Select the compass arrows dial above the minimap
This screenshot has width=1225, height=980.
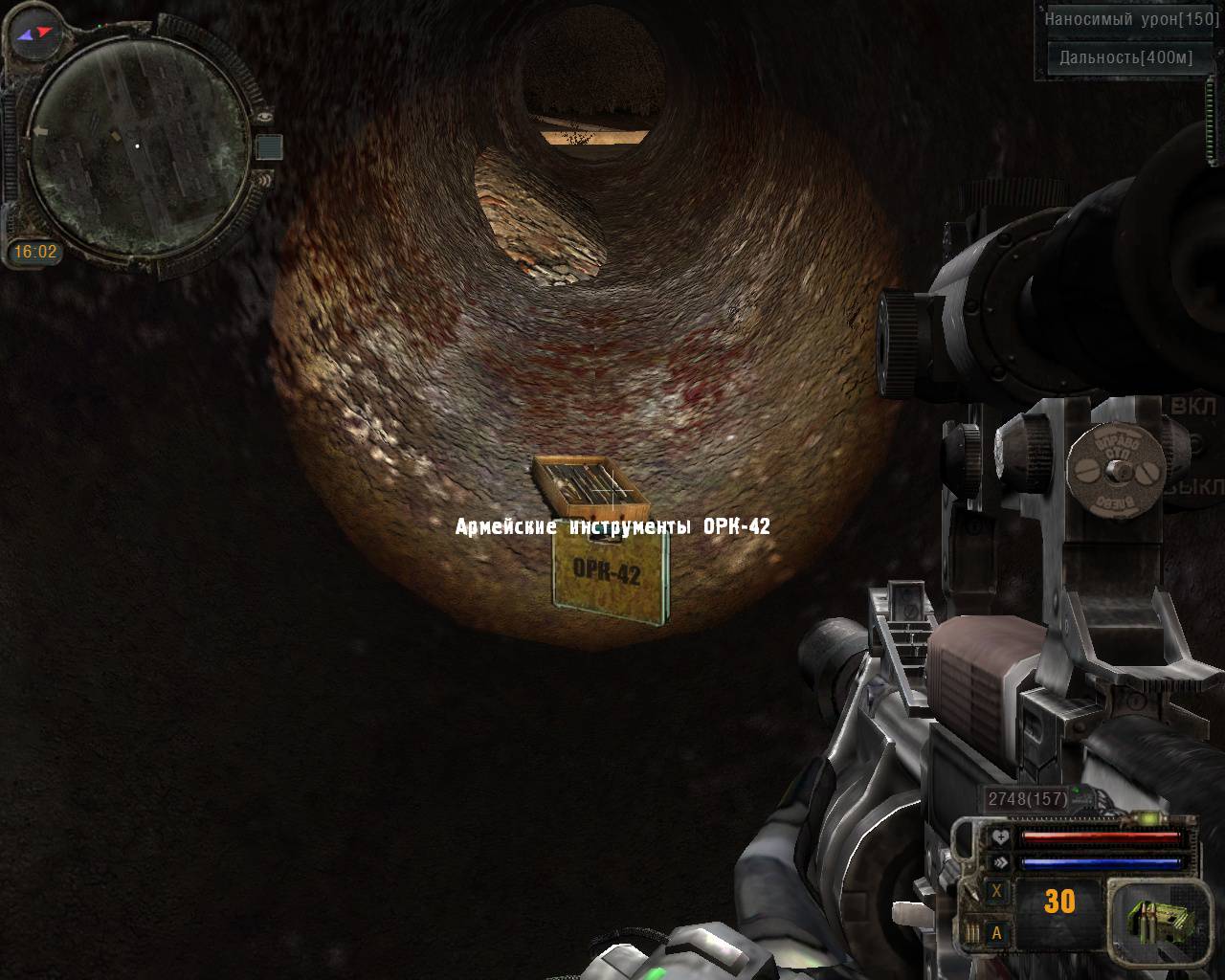click(x=37, y=33)
